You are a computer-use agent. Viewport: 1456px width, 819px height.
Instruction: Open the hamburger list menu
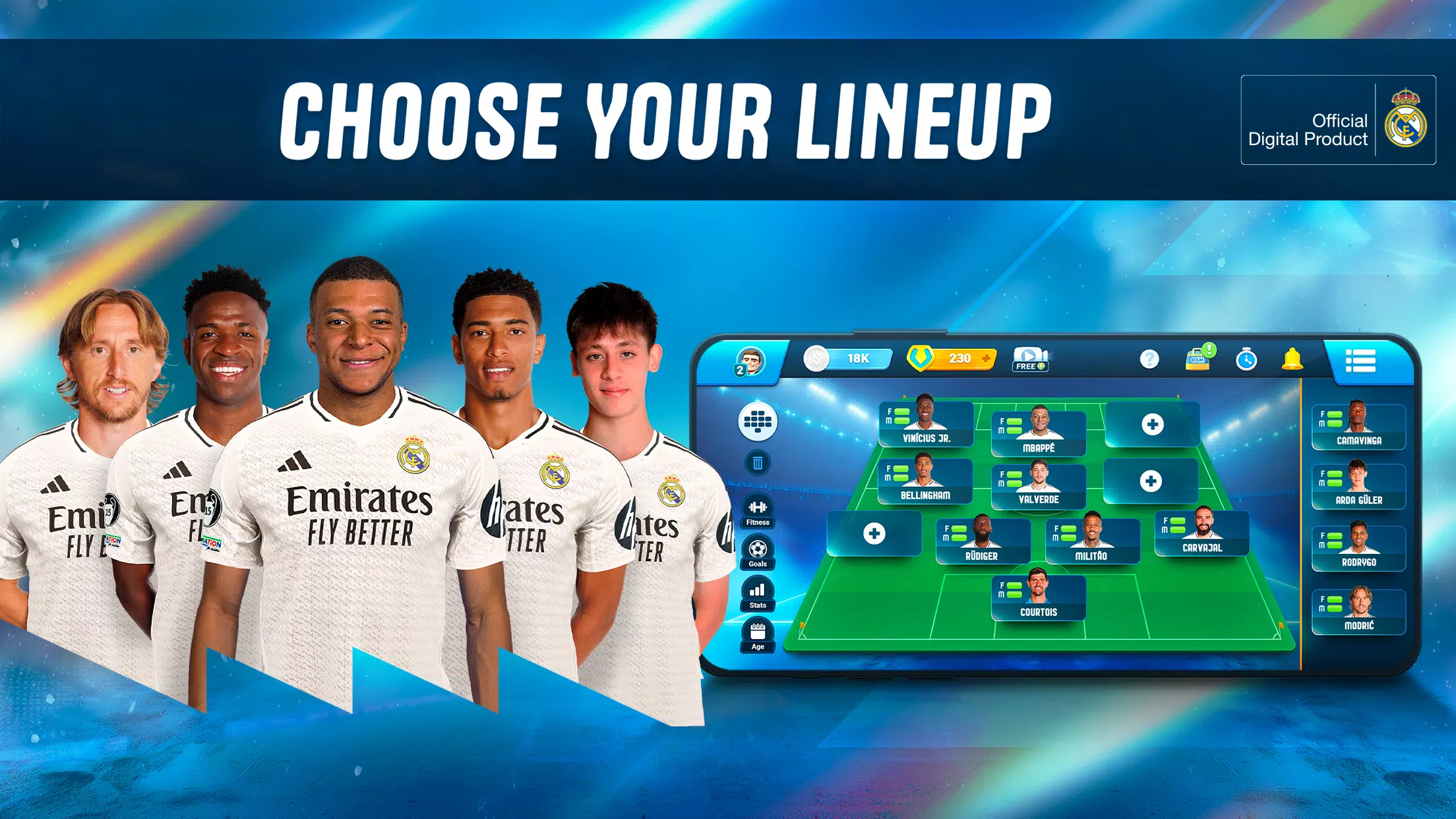pos(1360,361)
